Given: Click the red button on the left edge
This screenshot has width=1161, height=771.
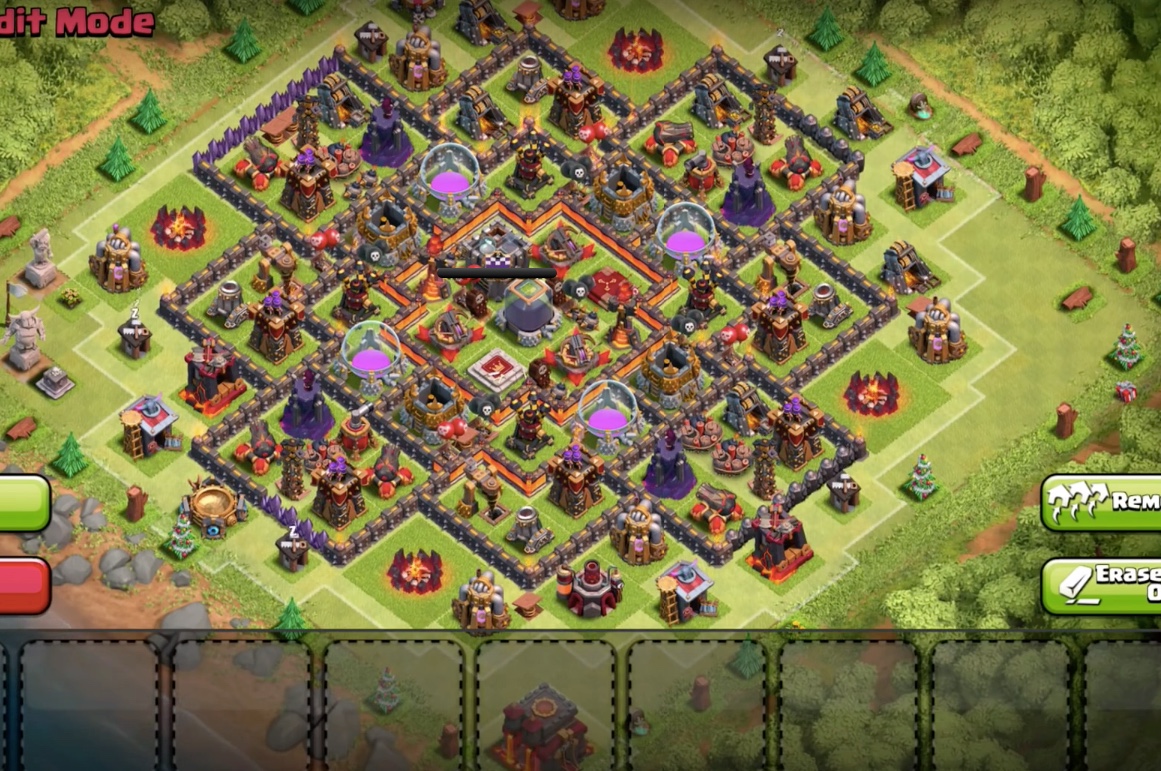Looking at the screenshot, I should click(22, 585).
